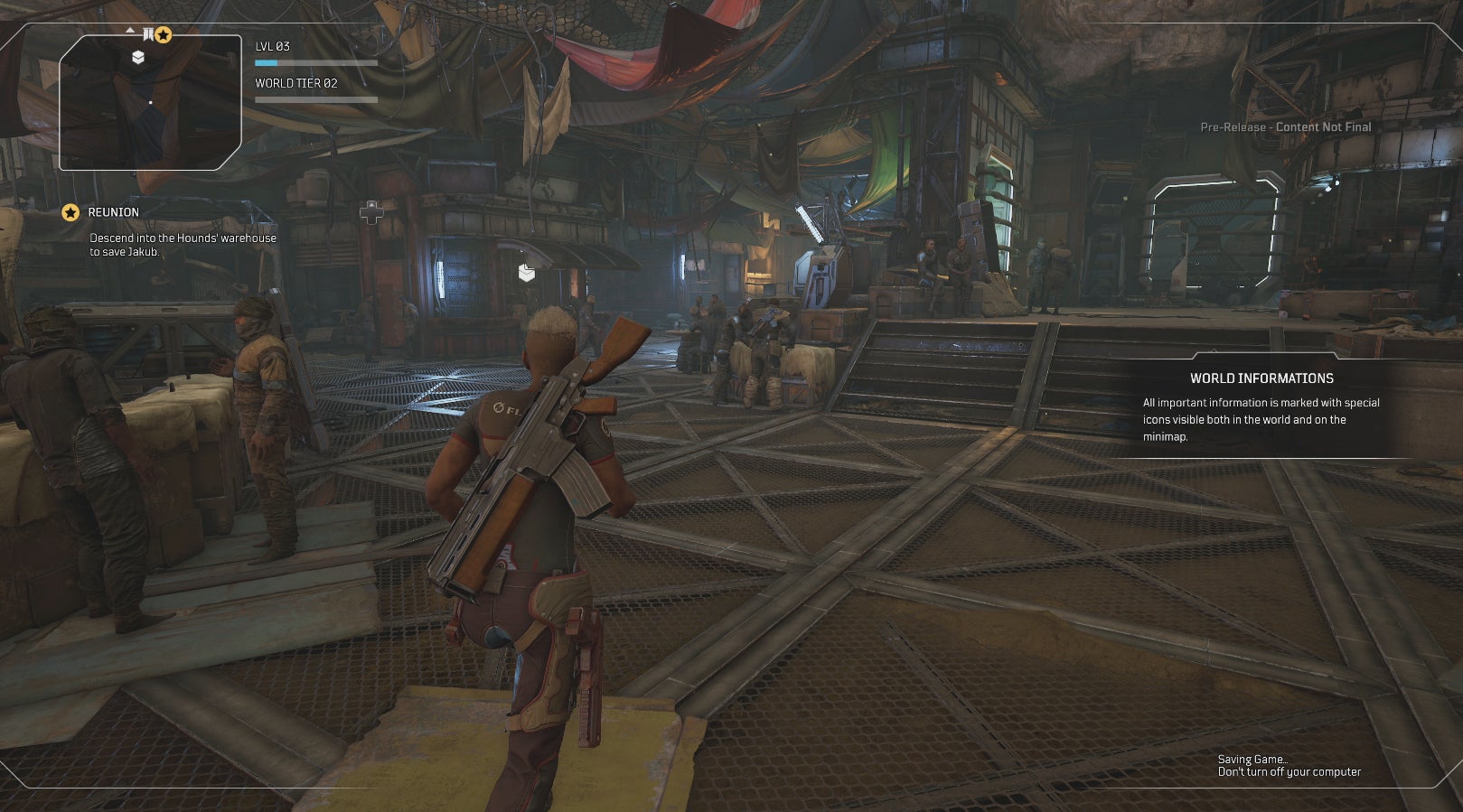Screen dimensions: 1463x812
Task: Click the WORLD TIER 02 progress bar
Action: point(315,99)
